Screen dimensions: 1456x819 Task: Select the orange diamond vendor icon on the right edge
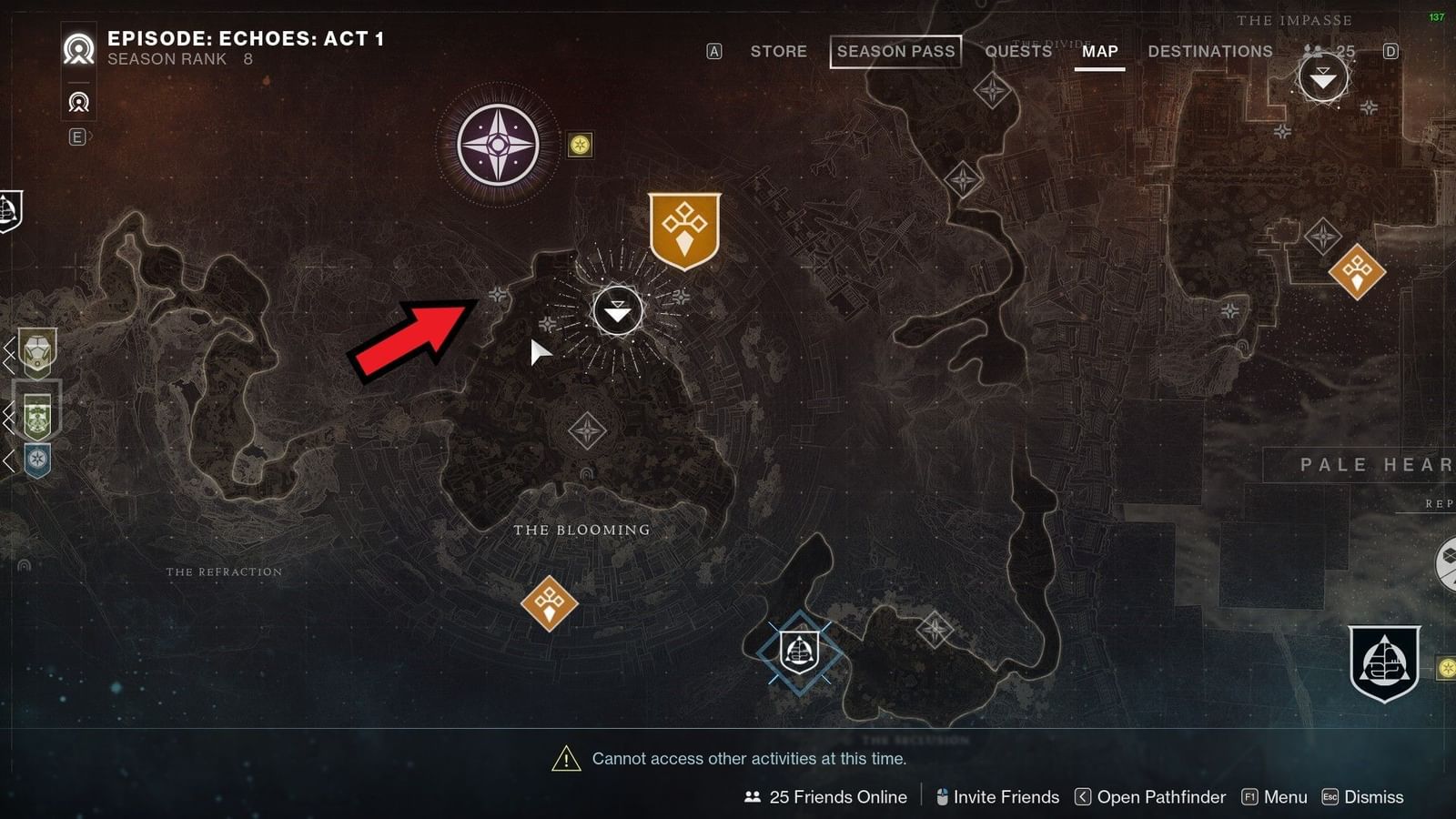coord(1358,270)
